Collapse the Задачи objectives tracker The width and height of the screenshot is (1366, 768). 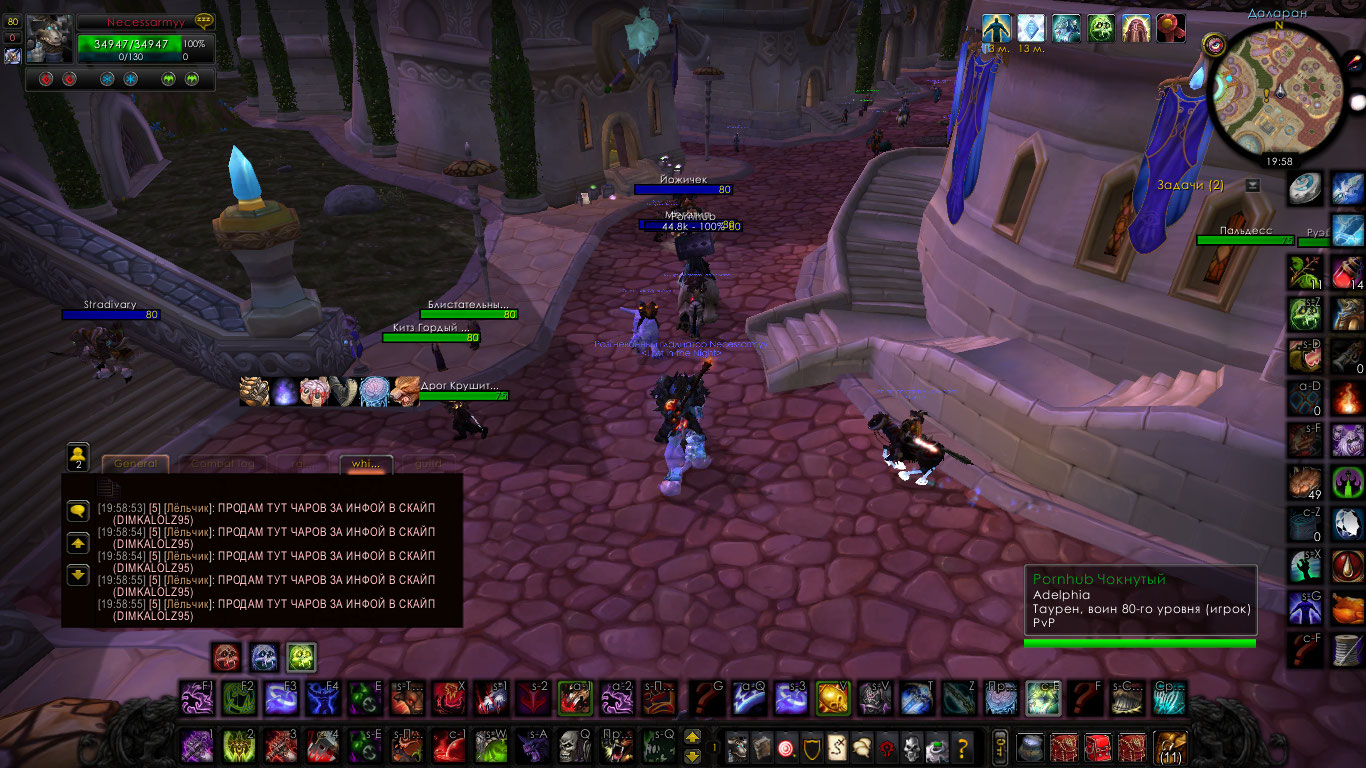click(x=1253, y=185)
